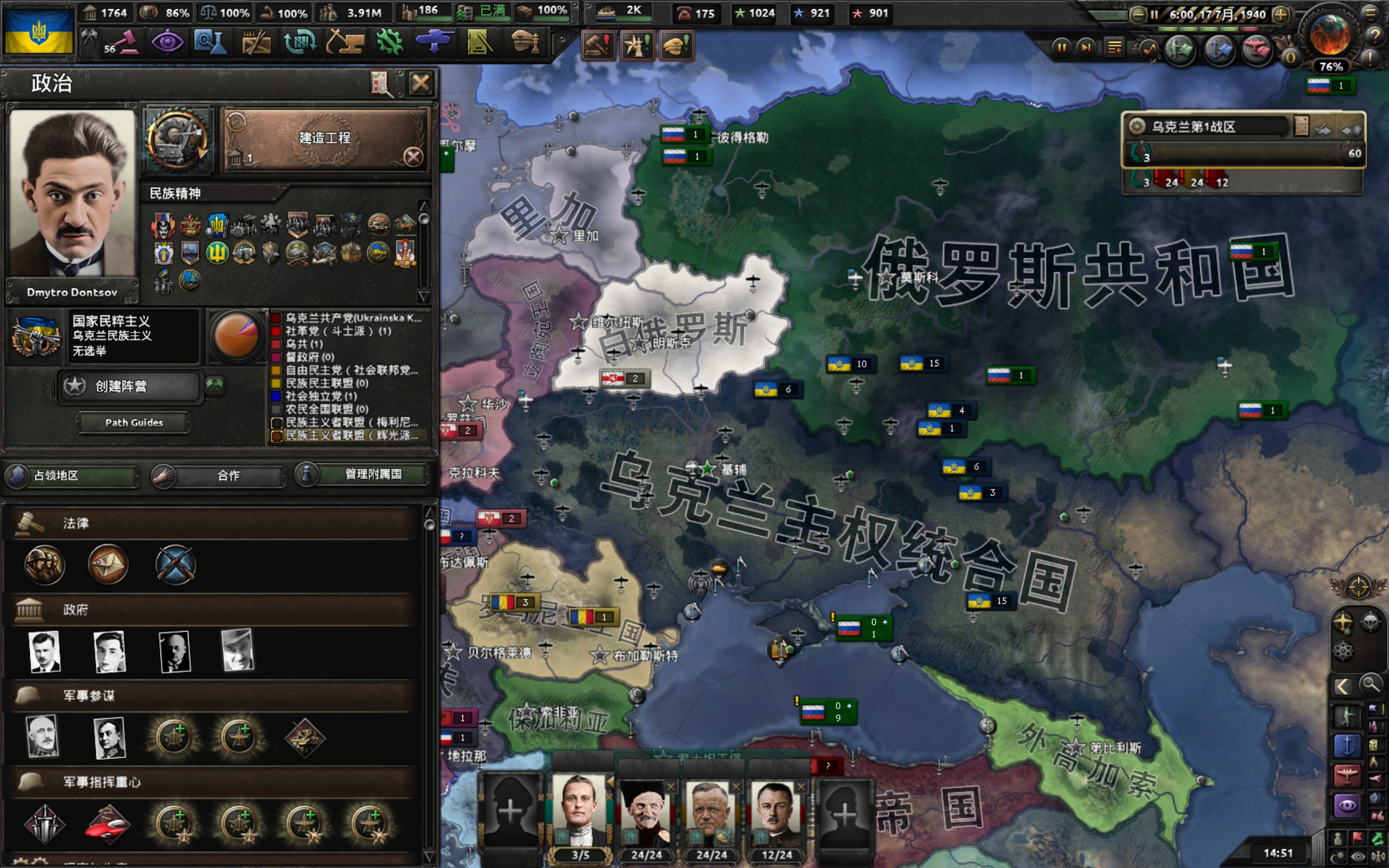Viewport: 1389px width, 868px height.
Task: Click the 创建阵营 button
Action: (130, 386)
